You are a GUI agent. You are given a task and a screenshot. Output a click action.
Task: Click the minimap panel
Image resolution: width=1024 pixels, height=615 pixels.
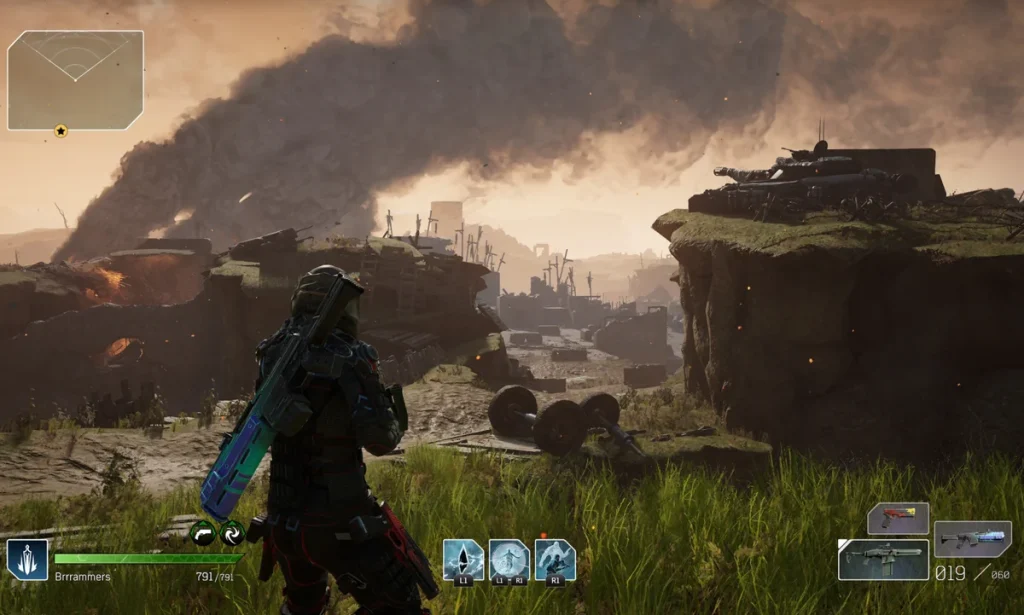click(75, 80)
